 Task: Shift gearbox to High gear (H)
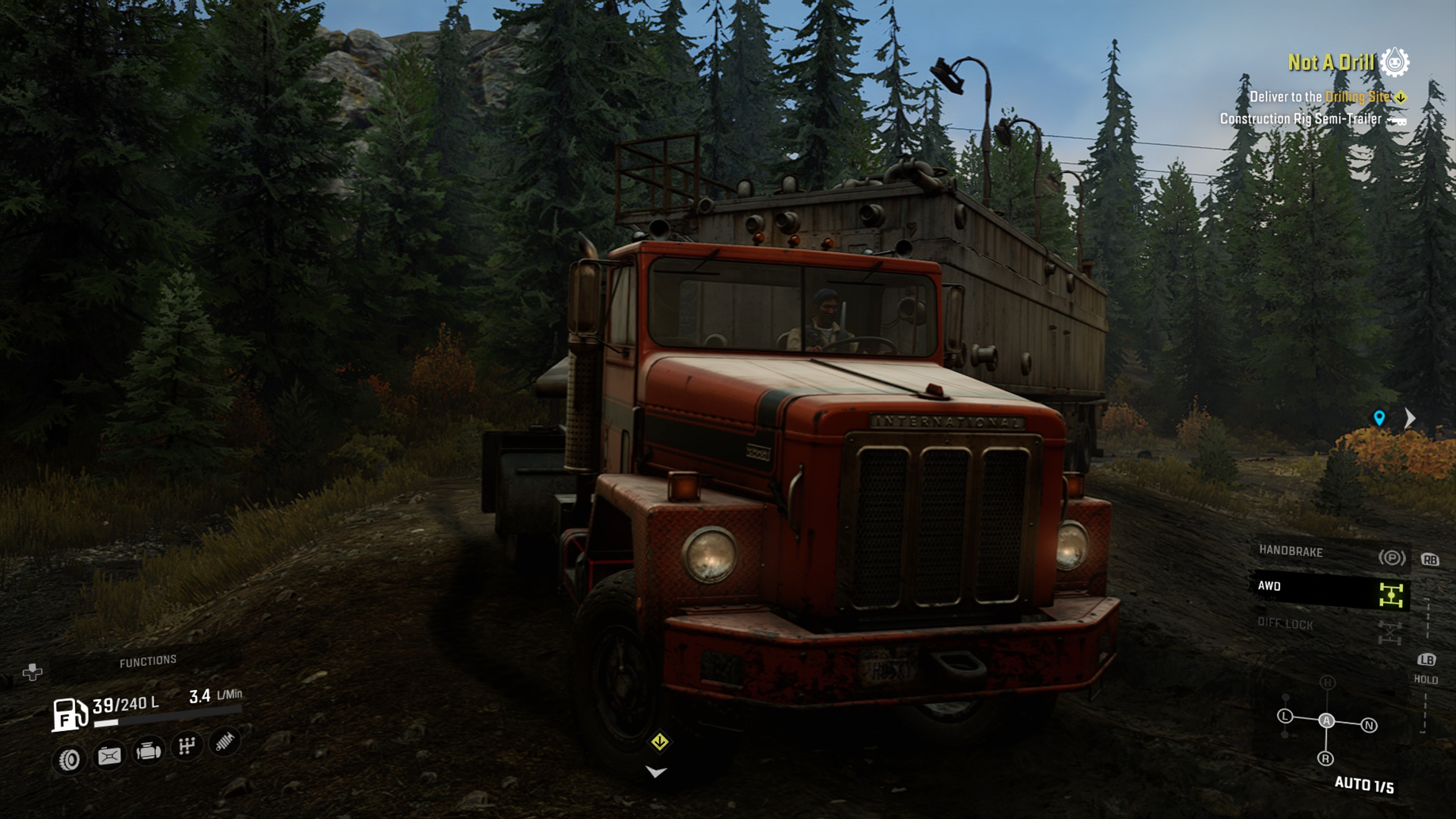tap(1327, 683)
